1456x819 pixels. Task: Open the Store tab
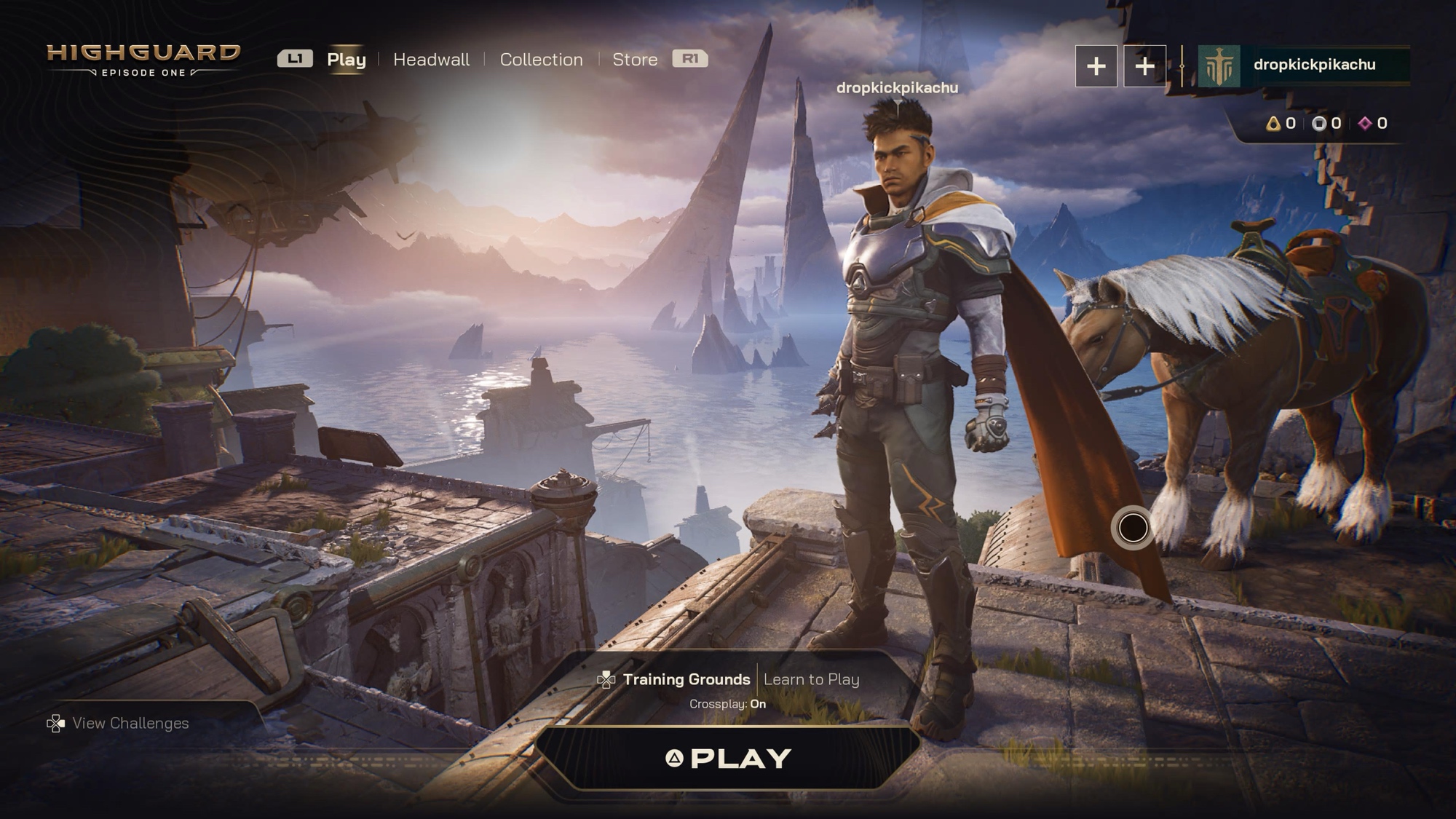635,60
